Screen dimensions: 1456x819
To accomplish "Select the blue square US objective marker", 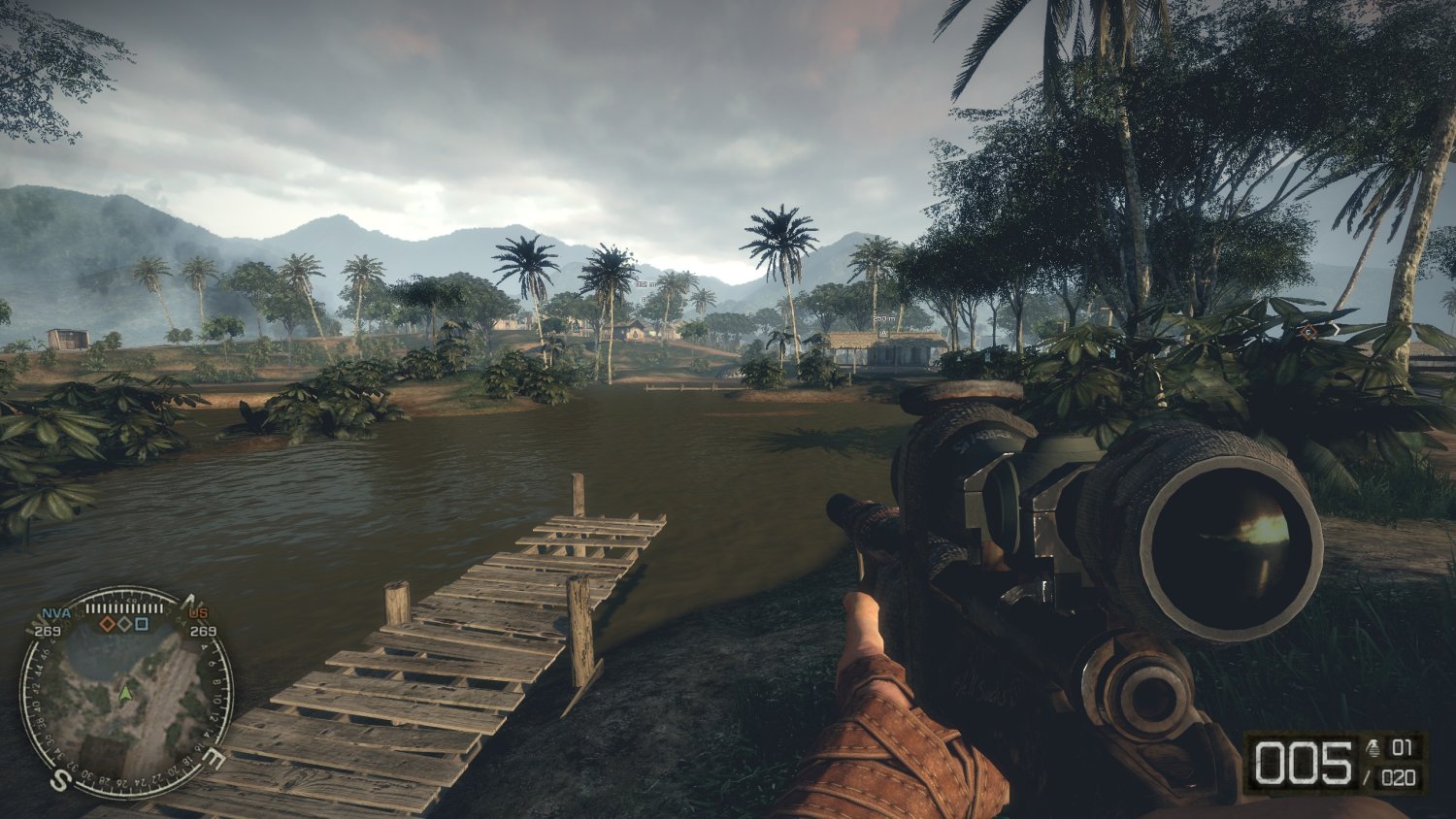I will click(x=142, y=624).
